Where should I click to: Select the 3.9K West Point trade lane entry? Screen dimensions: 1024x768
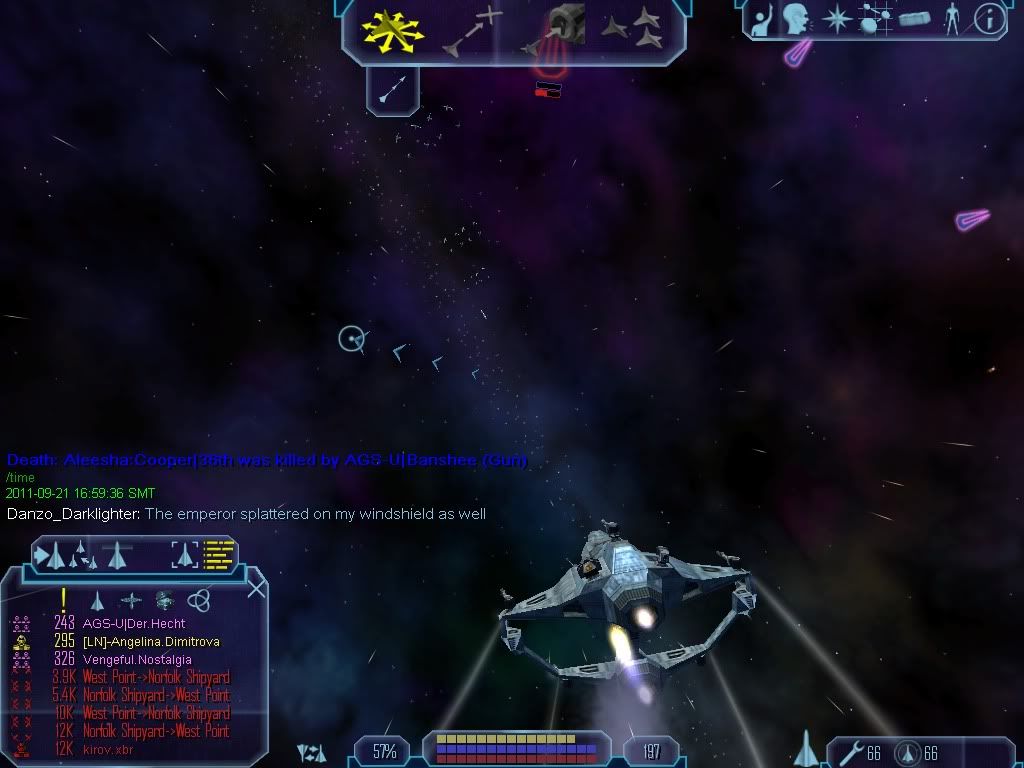pyautogui.click(x=155, y=678)
